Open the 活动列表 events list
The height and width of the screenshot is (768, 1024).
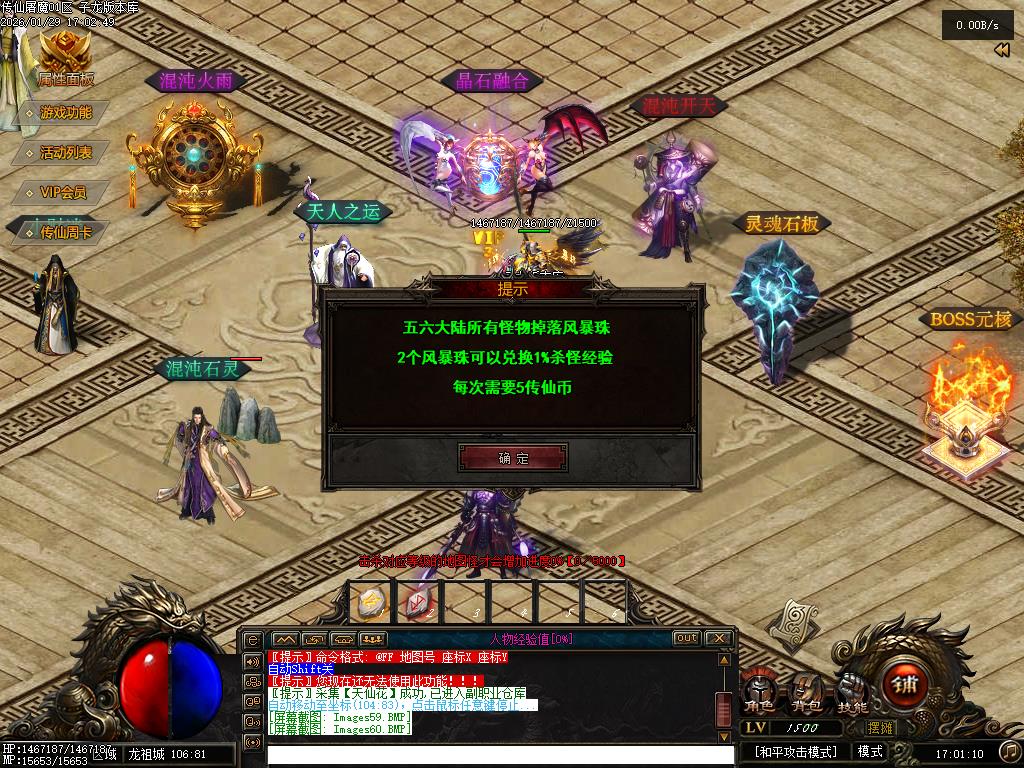tap(65, 153)
